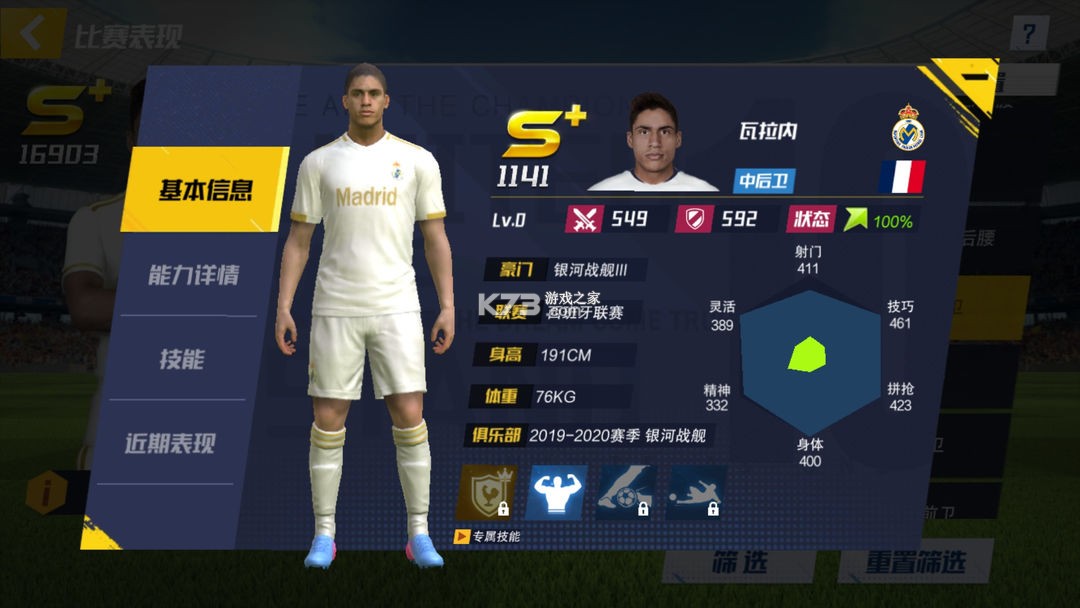View the 近期表现 tab

click(170, 444)
